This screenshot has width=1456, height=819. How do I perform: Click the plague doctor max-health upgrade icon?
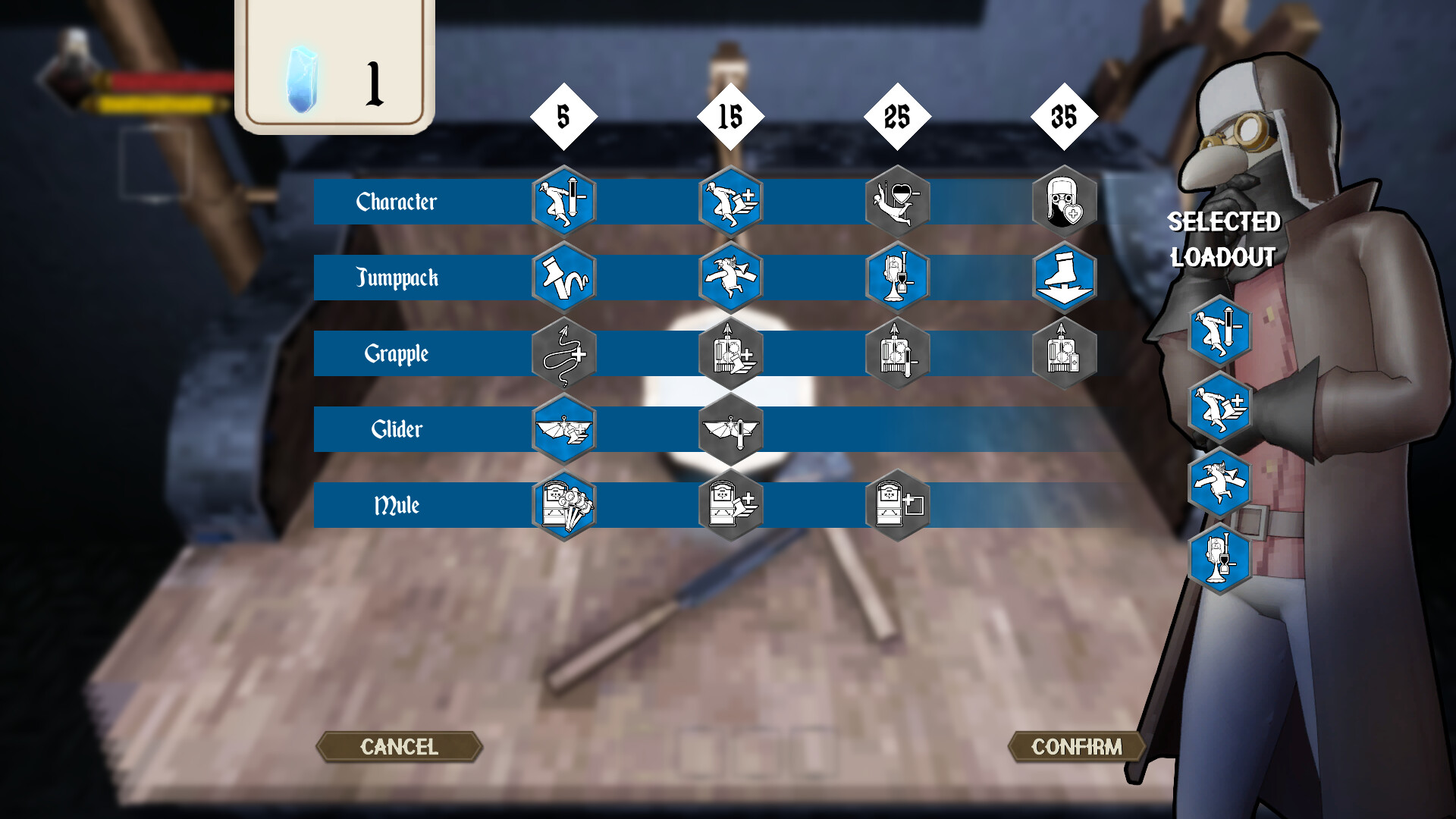click(1064, 201)
